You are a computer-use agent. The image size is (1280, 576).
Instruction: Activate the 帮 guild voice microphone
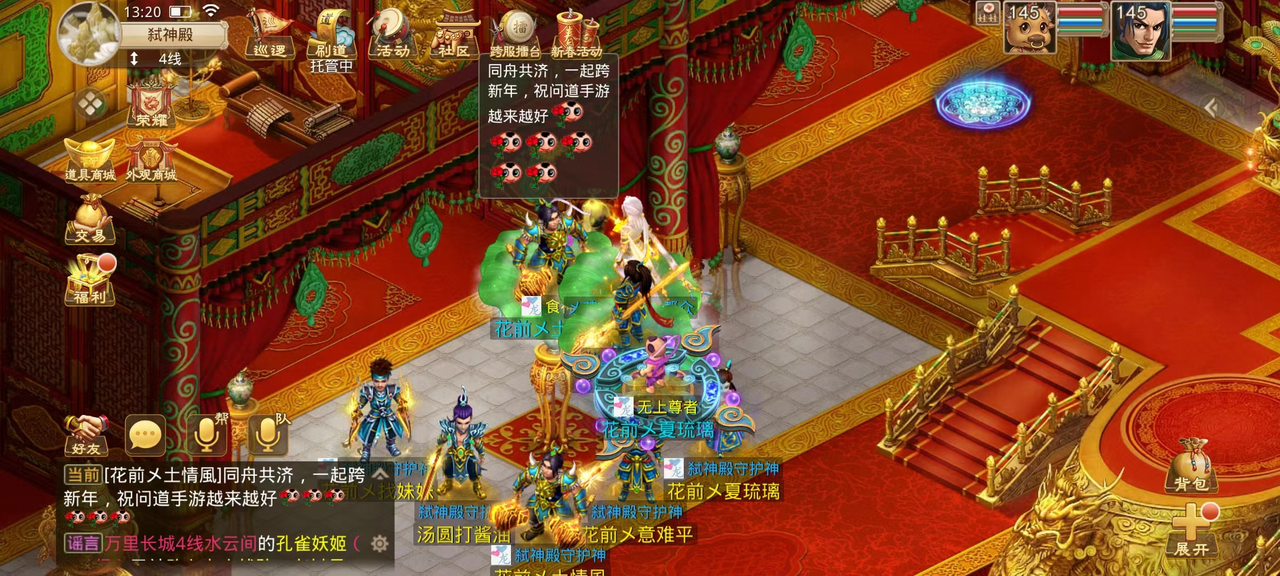point(207,433)
